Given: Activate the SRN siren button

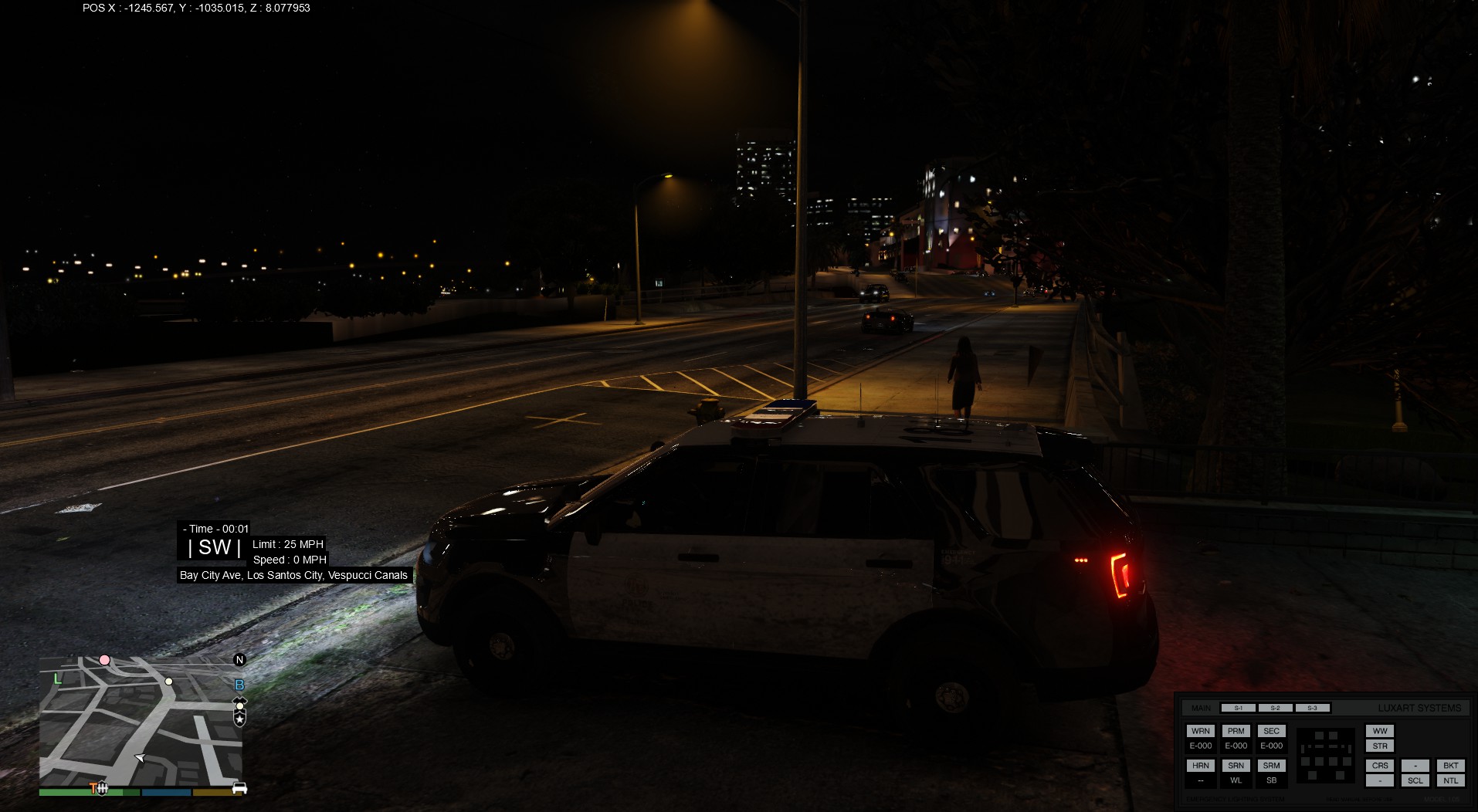Looking at the screenshot, I should 1236,766.
